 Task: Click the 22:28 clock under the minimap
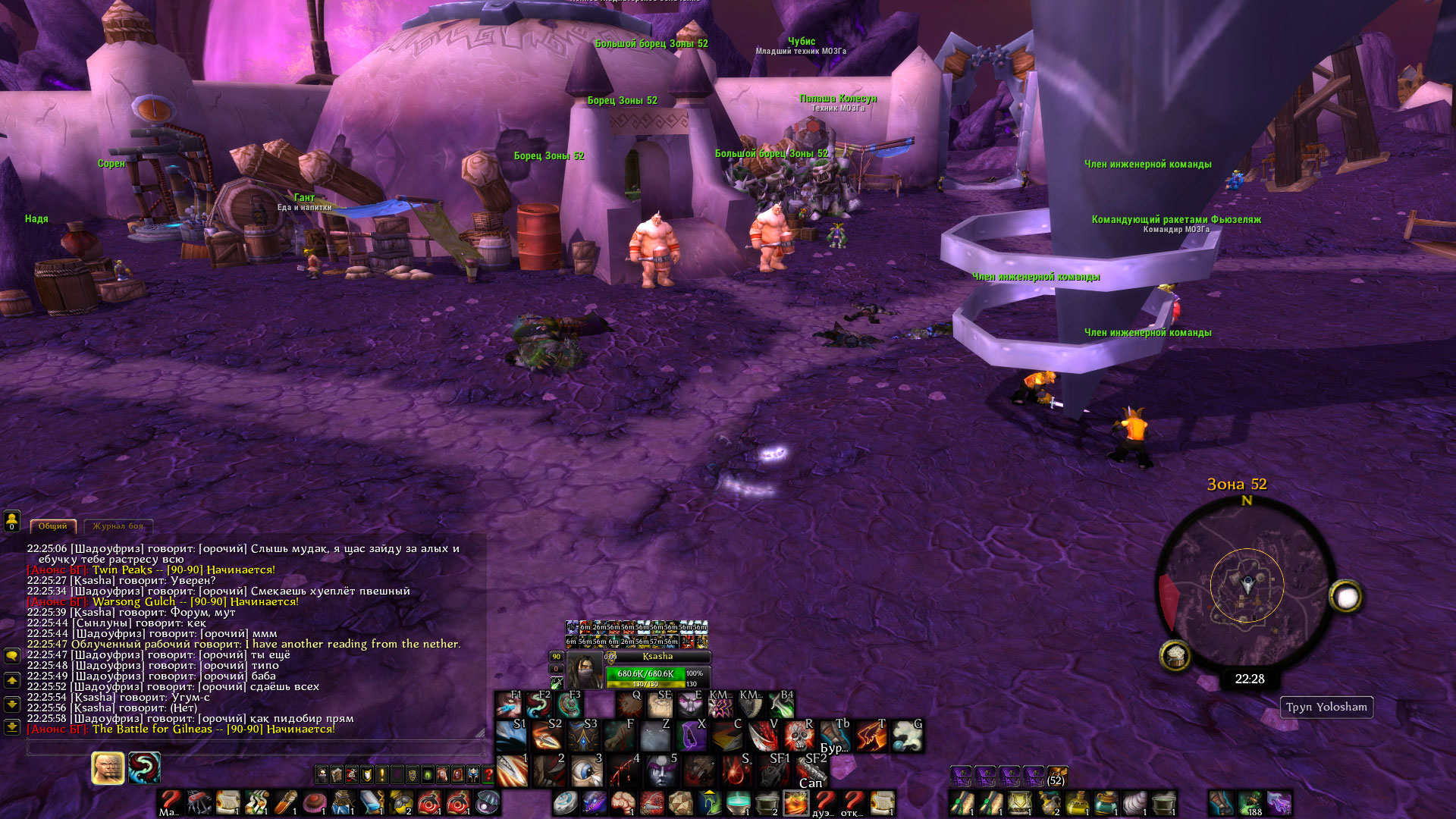(x=1249, y=679)
